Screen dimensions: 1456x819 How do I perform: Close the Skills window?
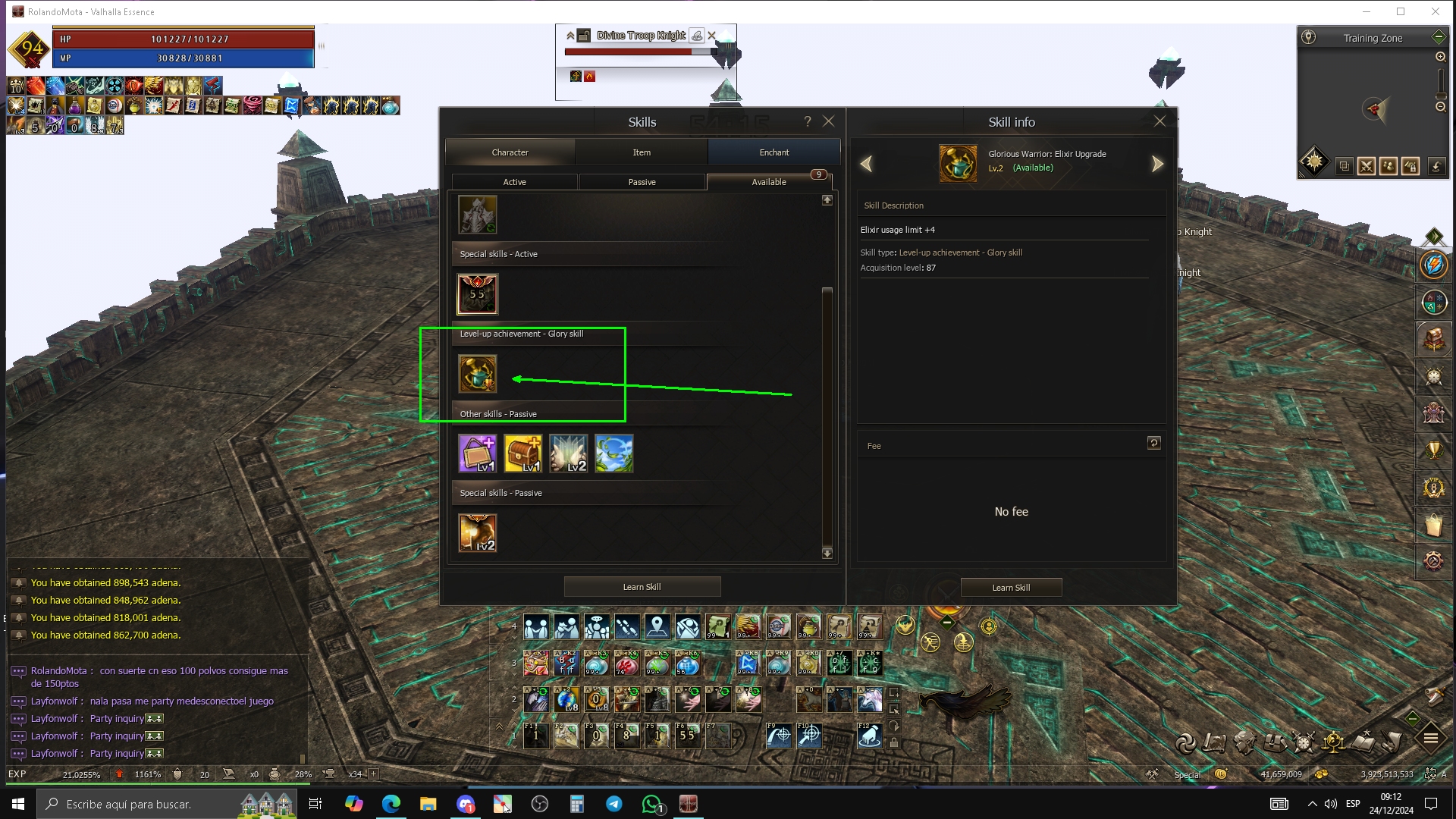coord(829,121)
